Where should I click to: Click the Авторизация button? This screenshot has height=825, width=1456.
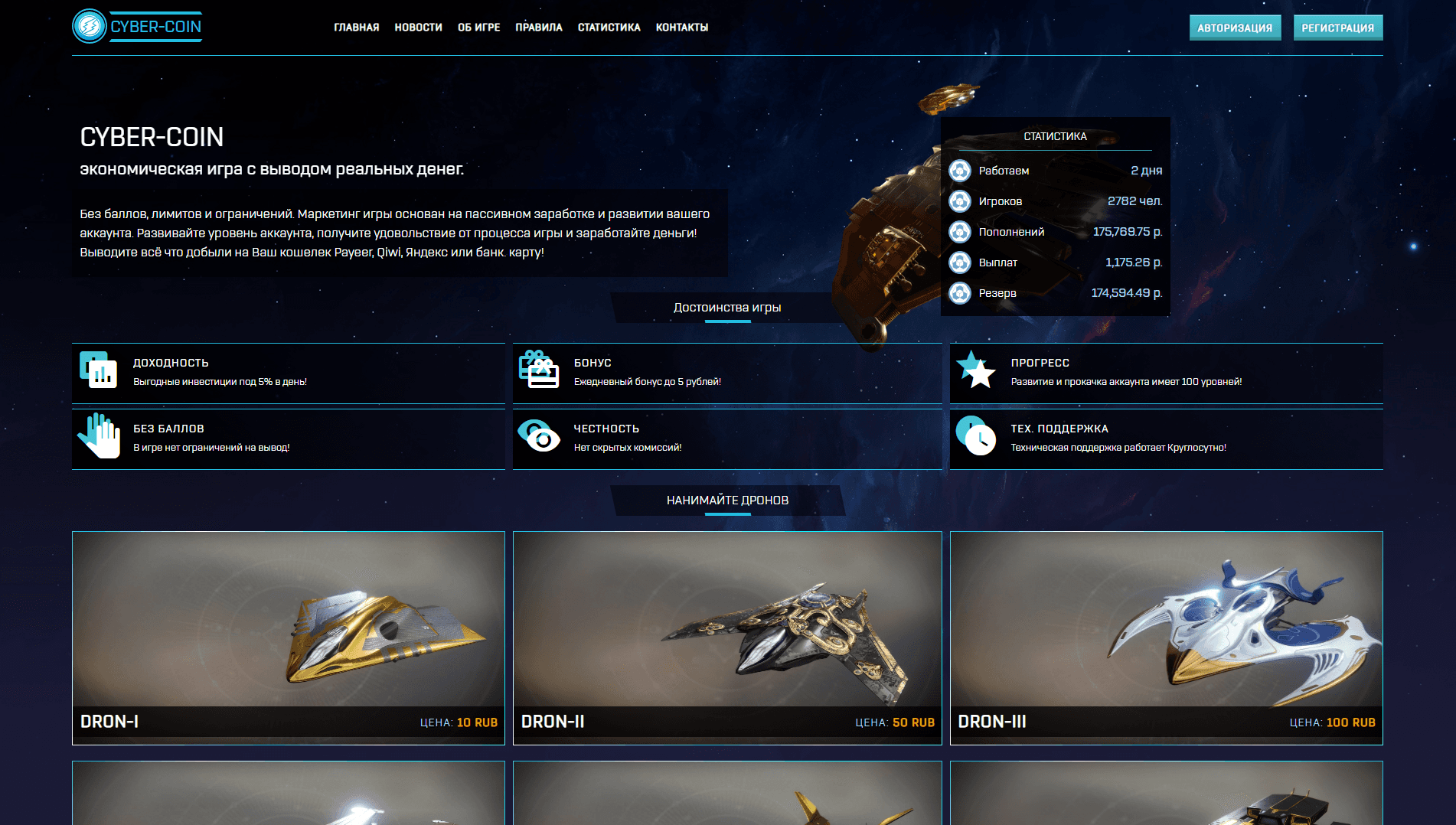1235,28
